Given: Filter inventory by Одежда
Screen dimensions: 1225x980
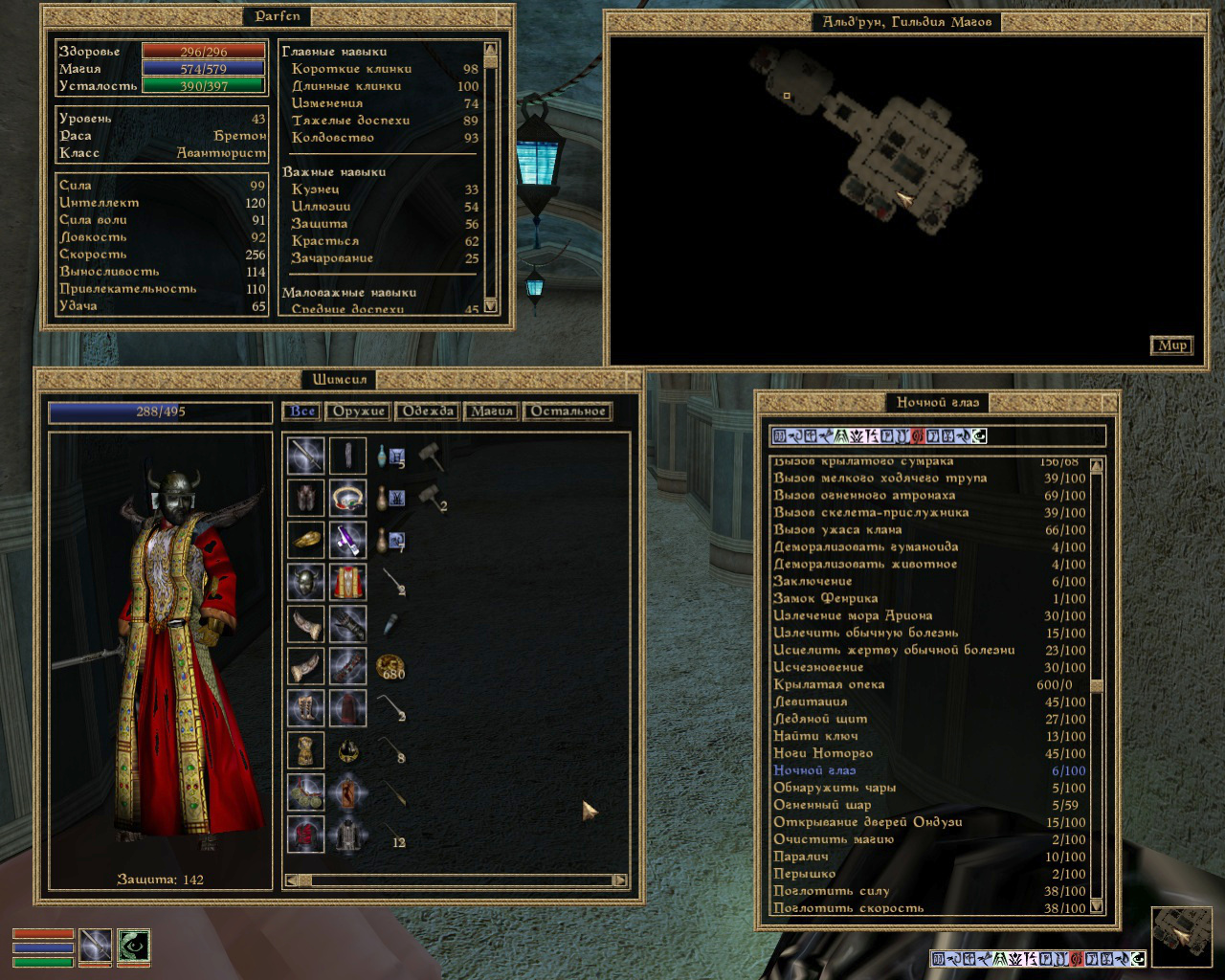Looking at the screenshot, I should pos(427,412).
